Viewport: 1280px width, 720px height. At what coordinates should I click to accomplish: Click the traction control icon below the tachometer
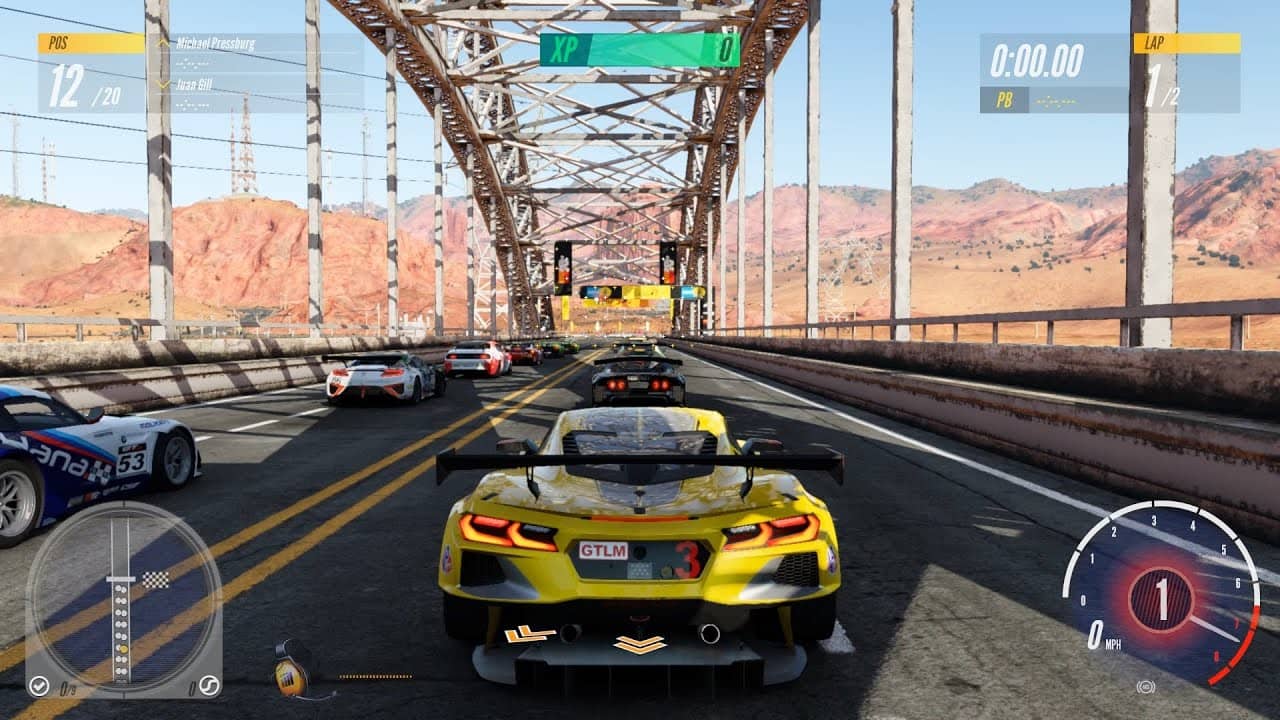pos(1145,687)
